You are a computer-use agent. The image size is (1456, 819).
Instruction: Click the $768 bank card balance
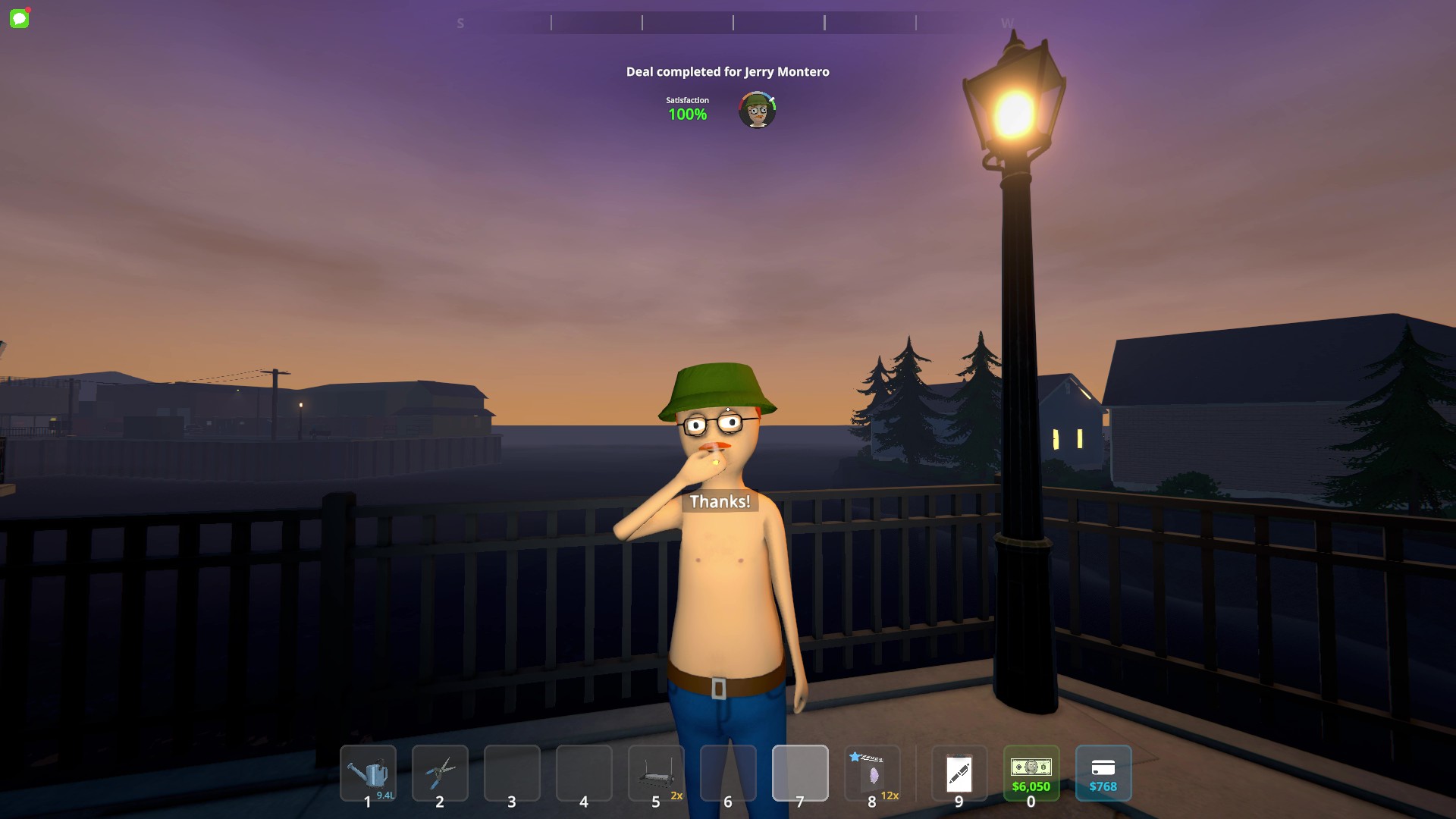tap(1103, 773)
